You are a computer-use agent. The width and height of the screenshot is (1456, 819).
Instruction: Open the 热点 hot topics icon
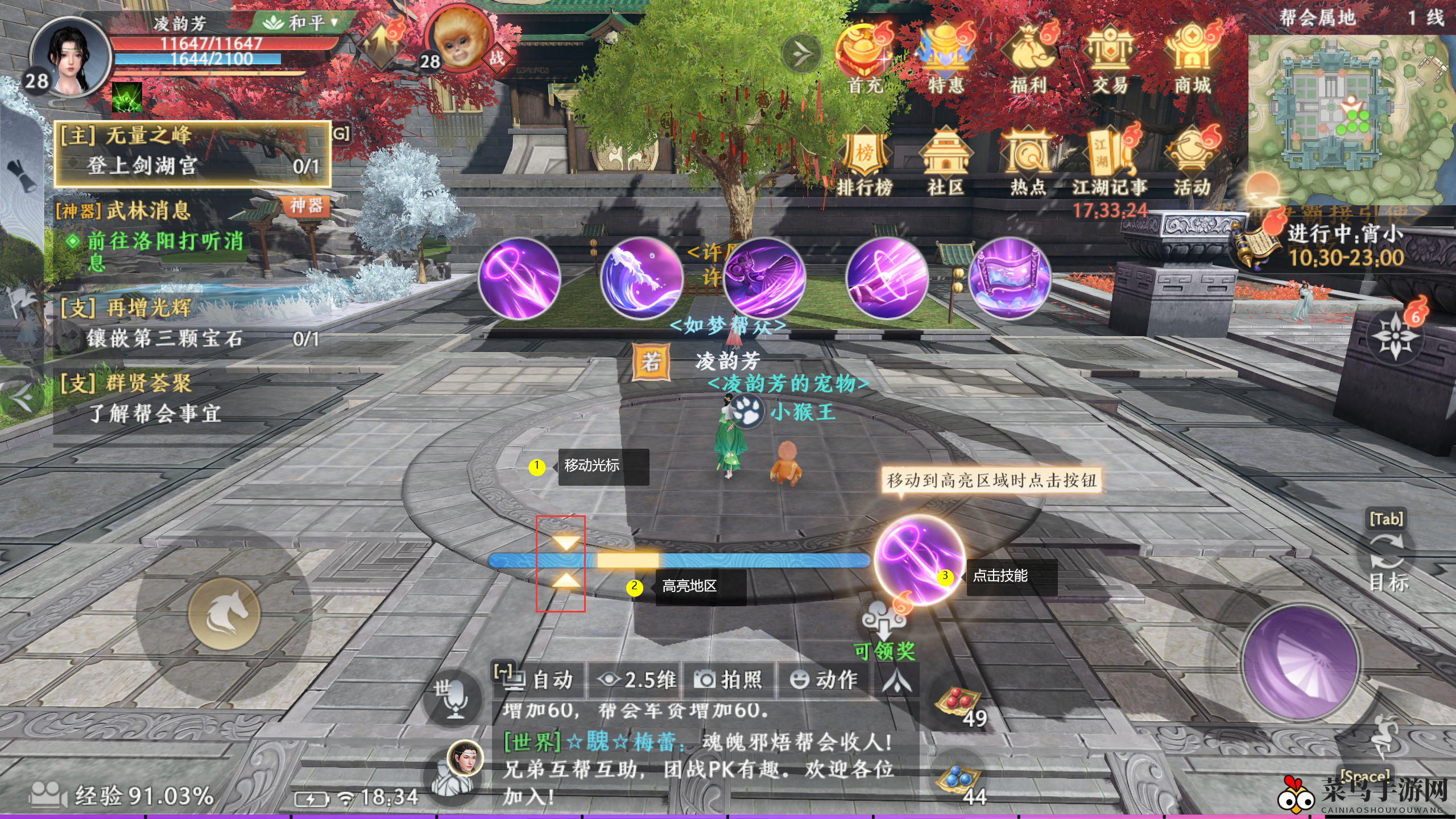1028,159
